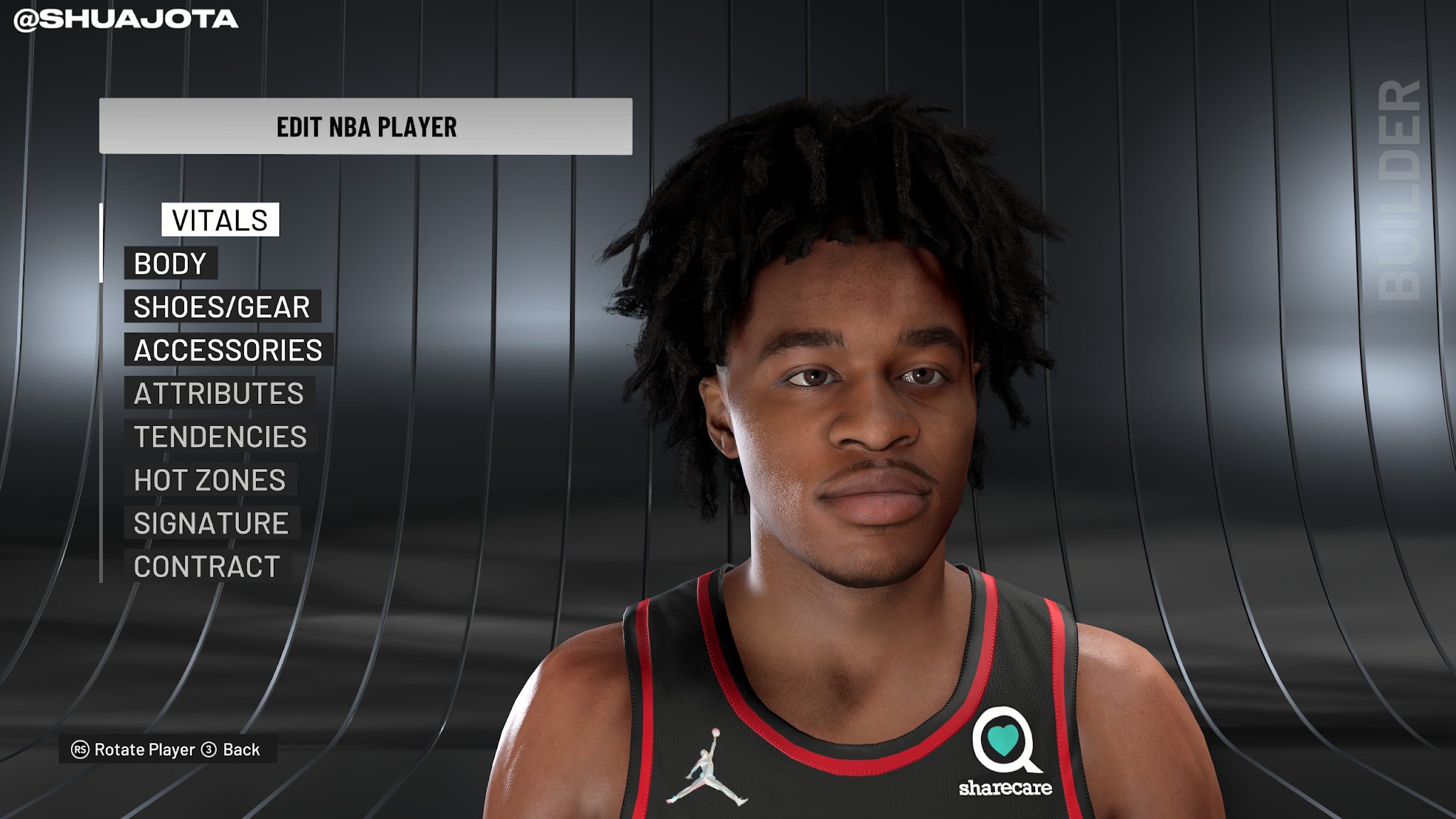Image resolution: width=1456 pixels, height=819 pixels.
Task: Open the ATTRIBUTES panel
Action: tap(218, 394)
